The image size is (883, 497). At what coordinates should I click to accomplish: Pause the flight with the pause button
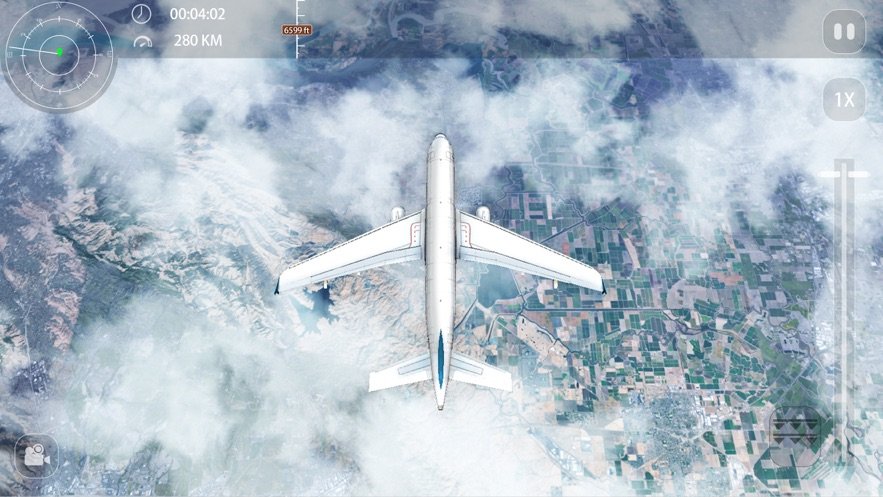pyautogui.click(x=845, y=33)
